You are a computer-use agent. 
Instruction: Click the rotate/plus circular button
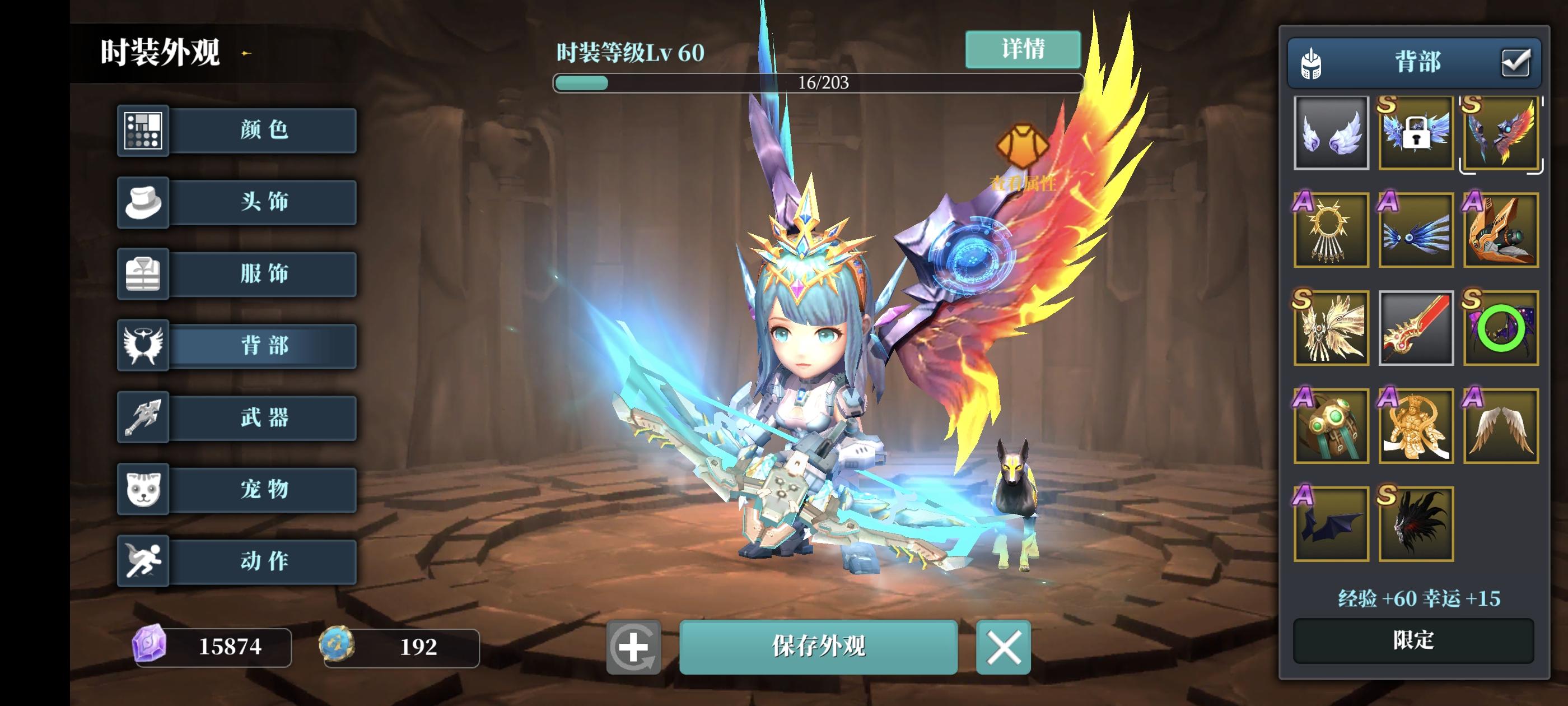(x=635, y=648)
